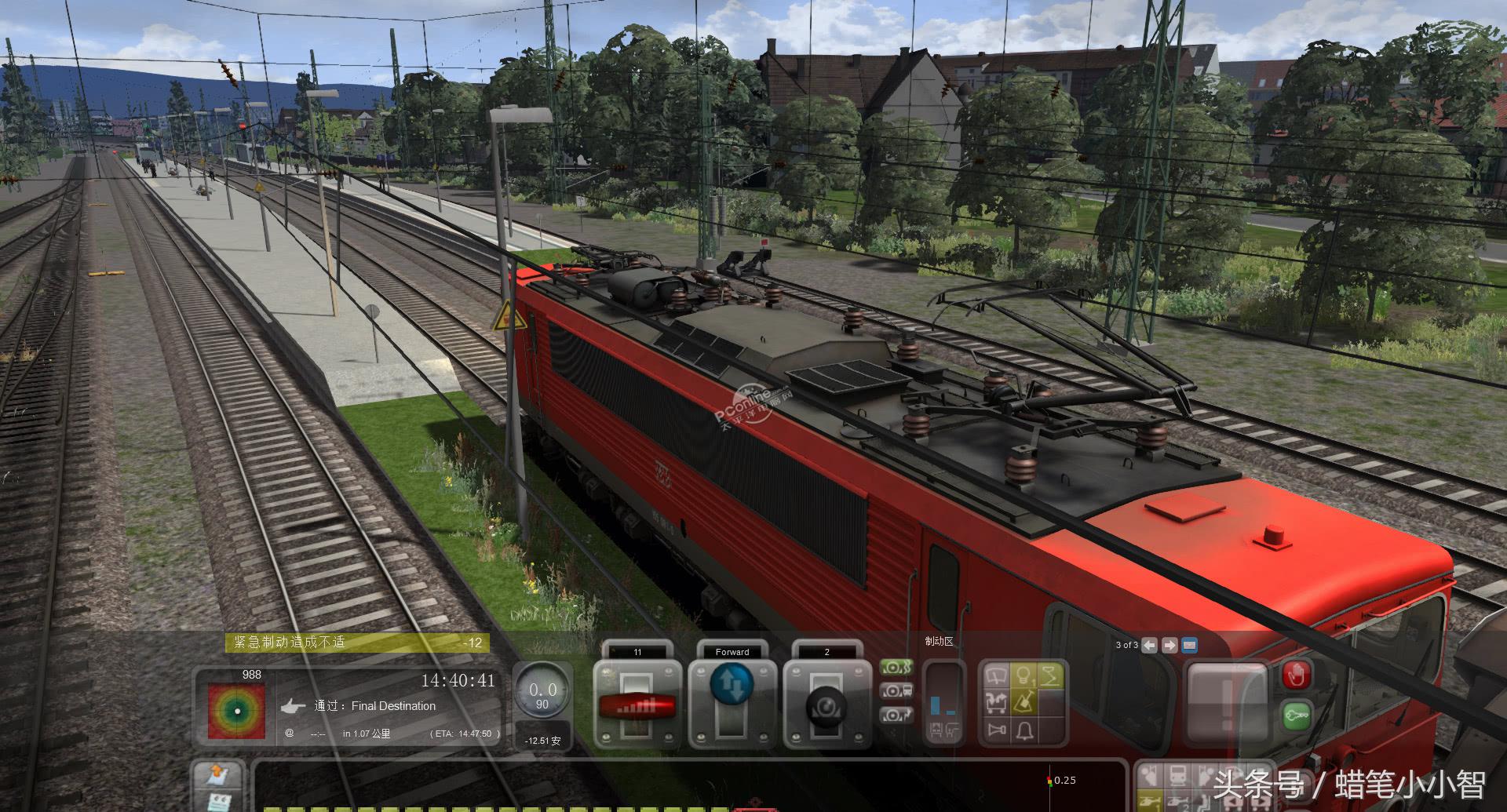The width and height of the screenshot is (1507, 812).
Task: Click the load/unload cargo cart icon
Action: click(997, 702)
